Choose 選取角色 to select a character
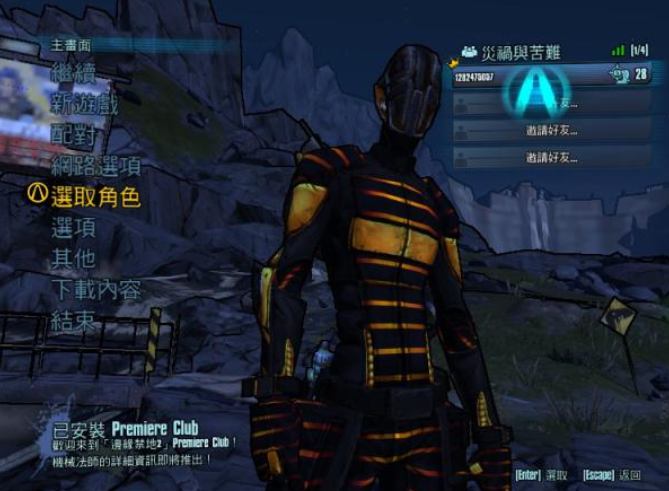Screen dimensions: 669x491 (x=95, y=197)
